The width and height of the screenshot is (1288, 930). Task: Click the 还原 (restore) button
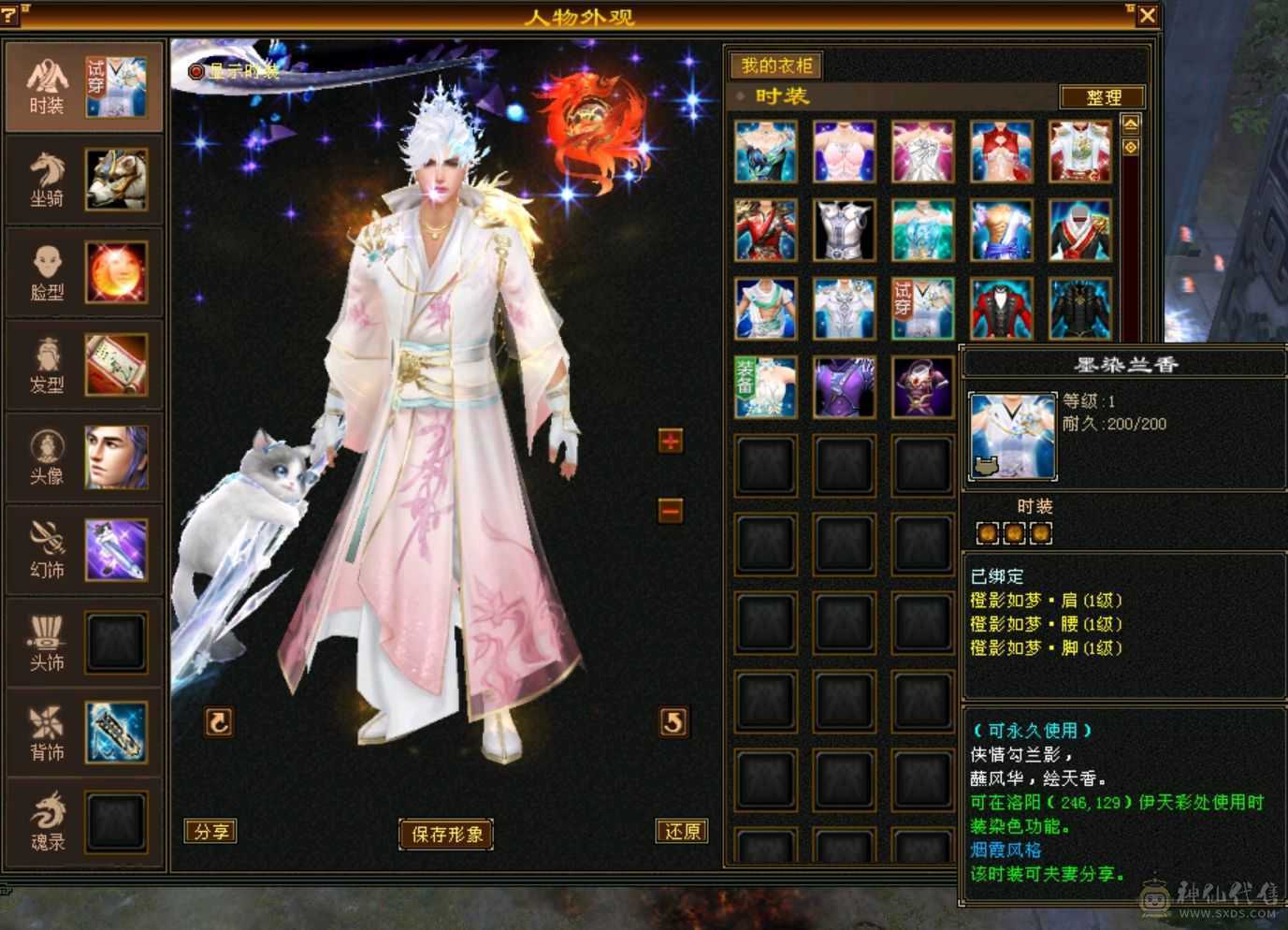pyautogui.click(x=682, y=831)
